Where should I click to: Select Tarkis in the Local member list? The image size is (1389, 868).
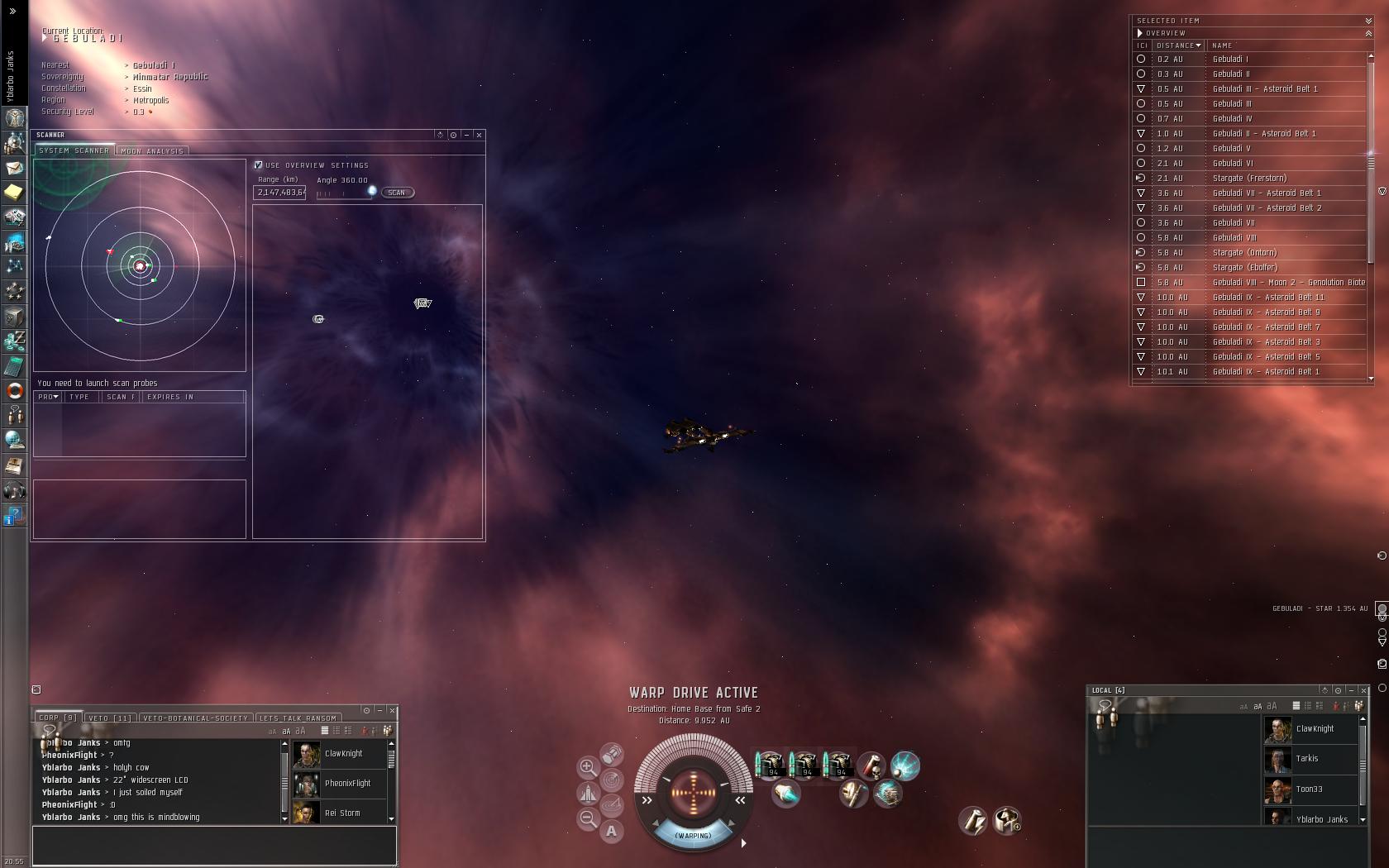point(1307,759)
